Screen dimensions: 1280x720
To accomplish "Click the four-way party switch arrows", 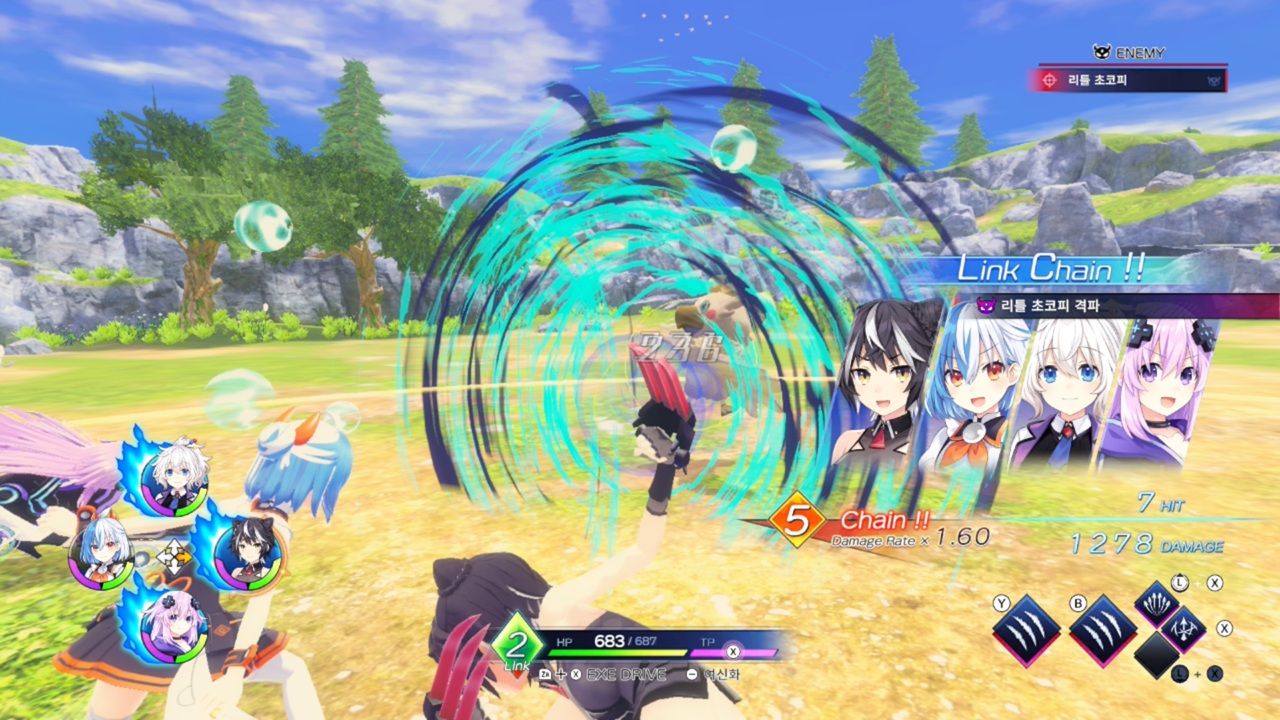I will (x=174, y=556).
